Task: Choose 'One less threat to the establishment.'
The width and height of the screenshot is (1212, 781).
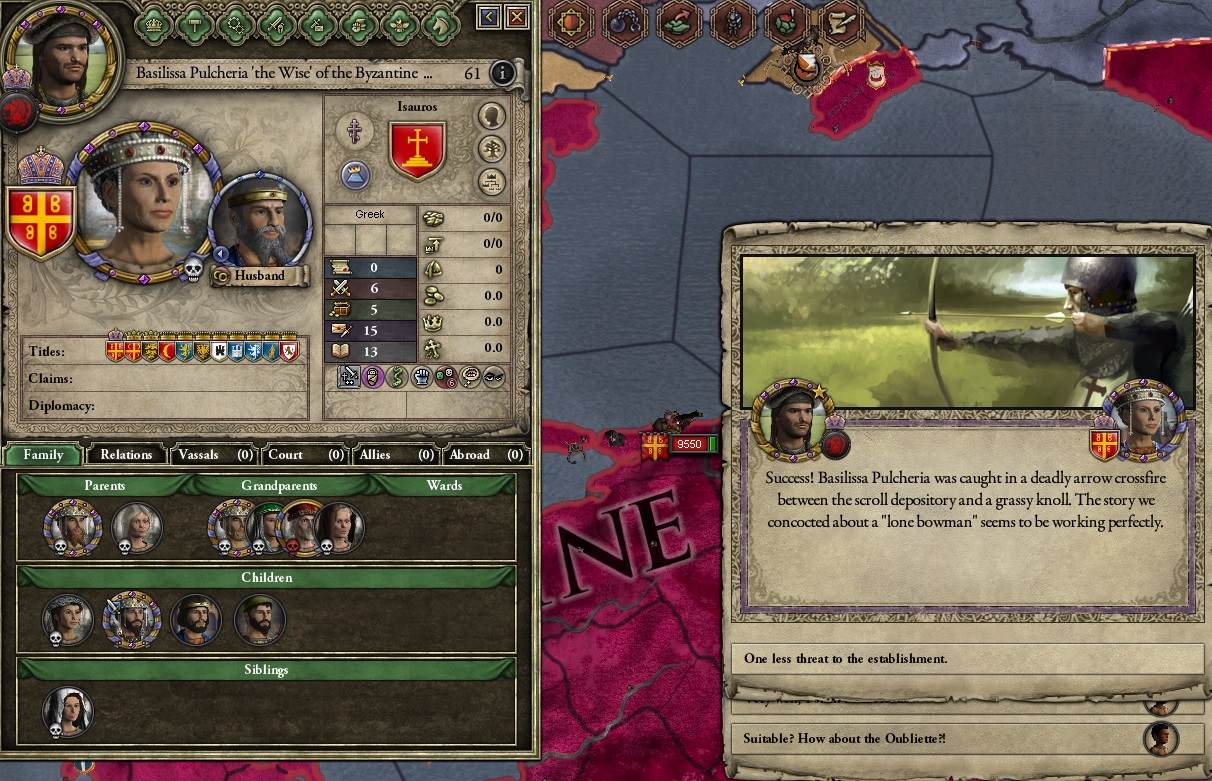Action: coord(967,659)
